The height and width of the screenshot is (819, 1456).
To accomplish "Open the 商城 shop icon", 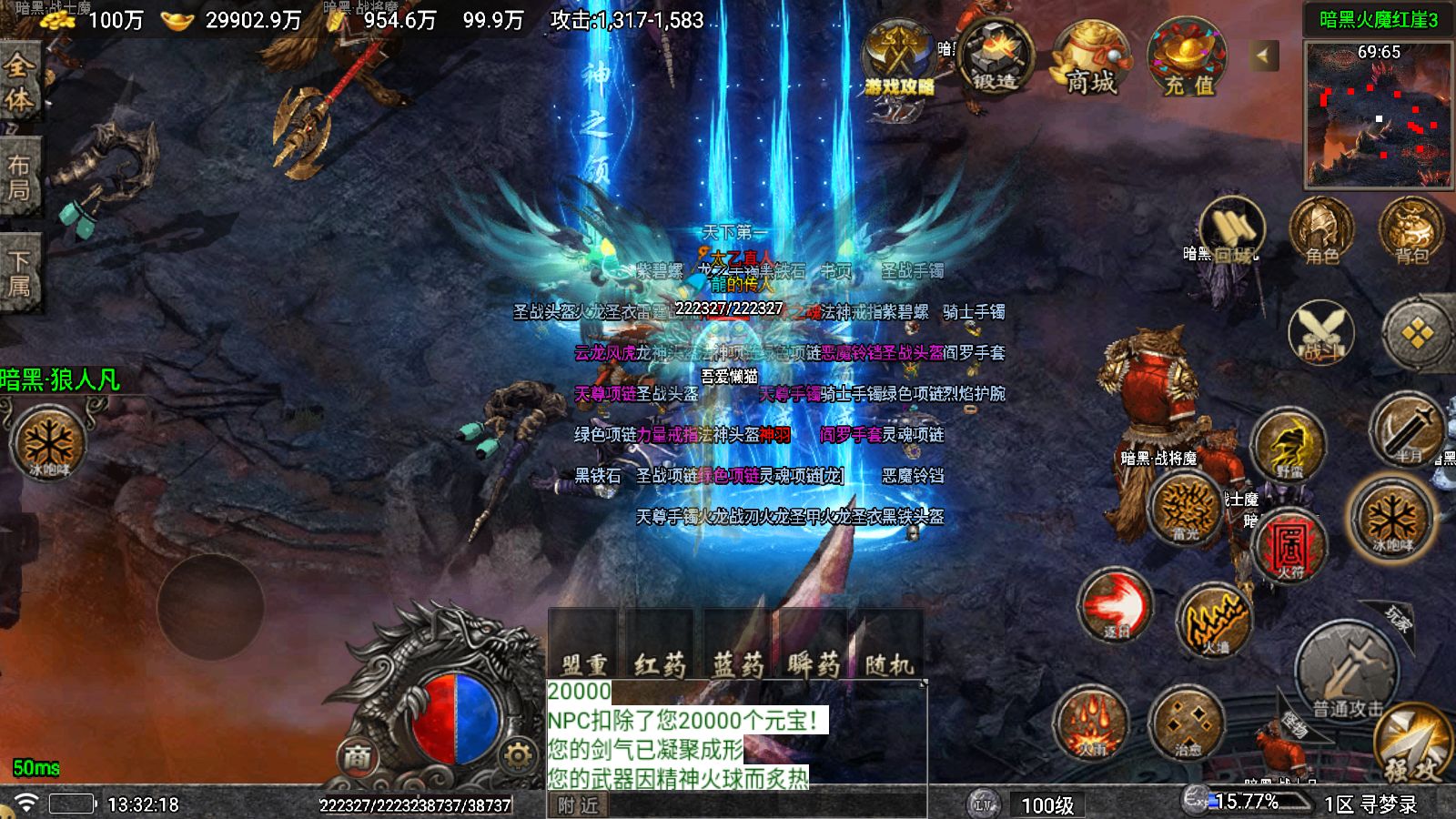I will (1090, 61).
